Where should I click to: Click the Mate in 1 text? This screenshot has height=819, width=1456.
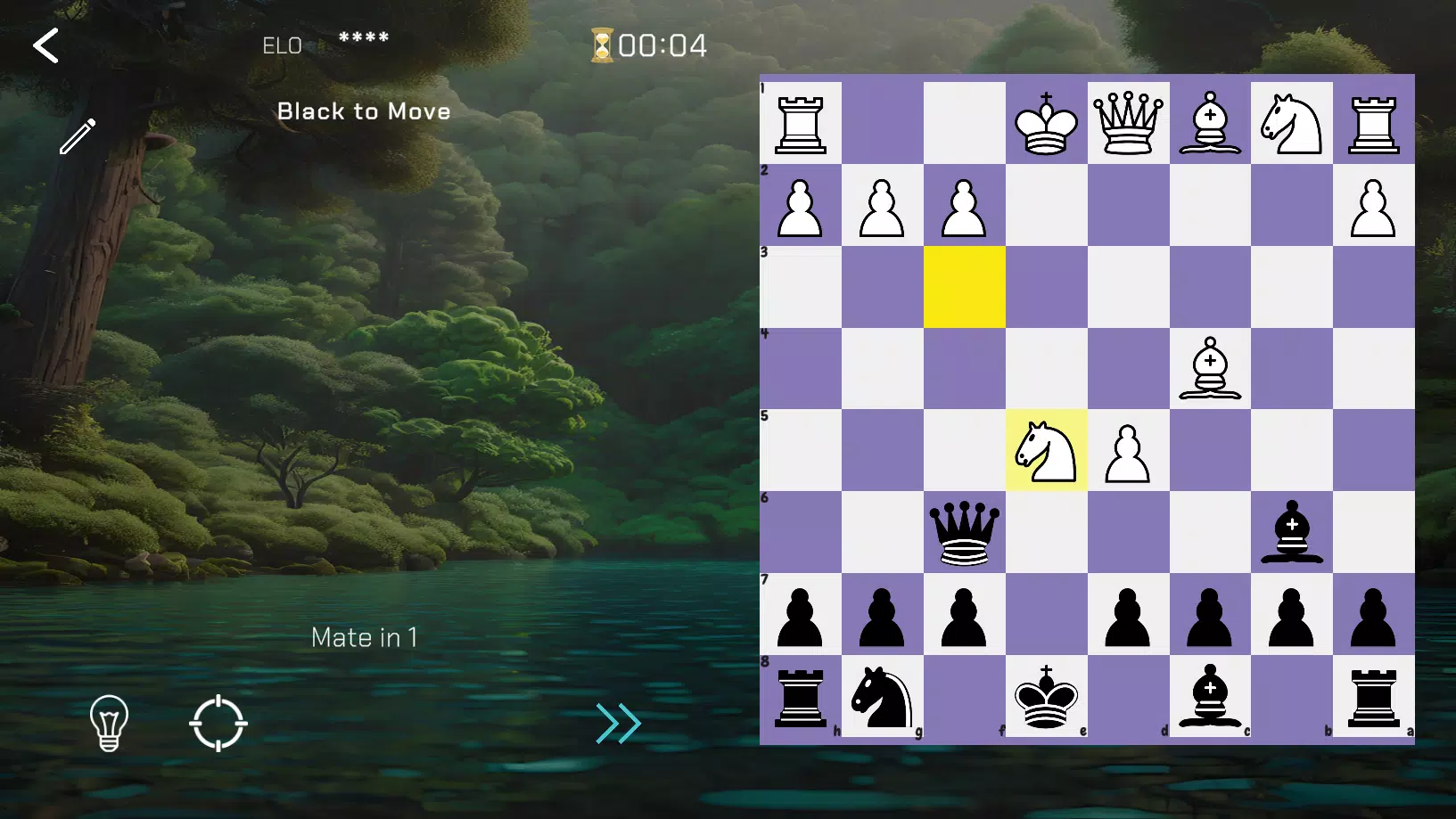point(364,636)
